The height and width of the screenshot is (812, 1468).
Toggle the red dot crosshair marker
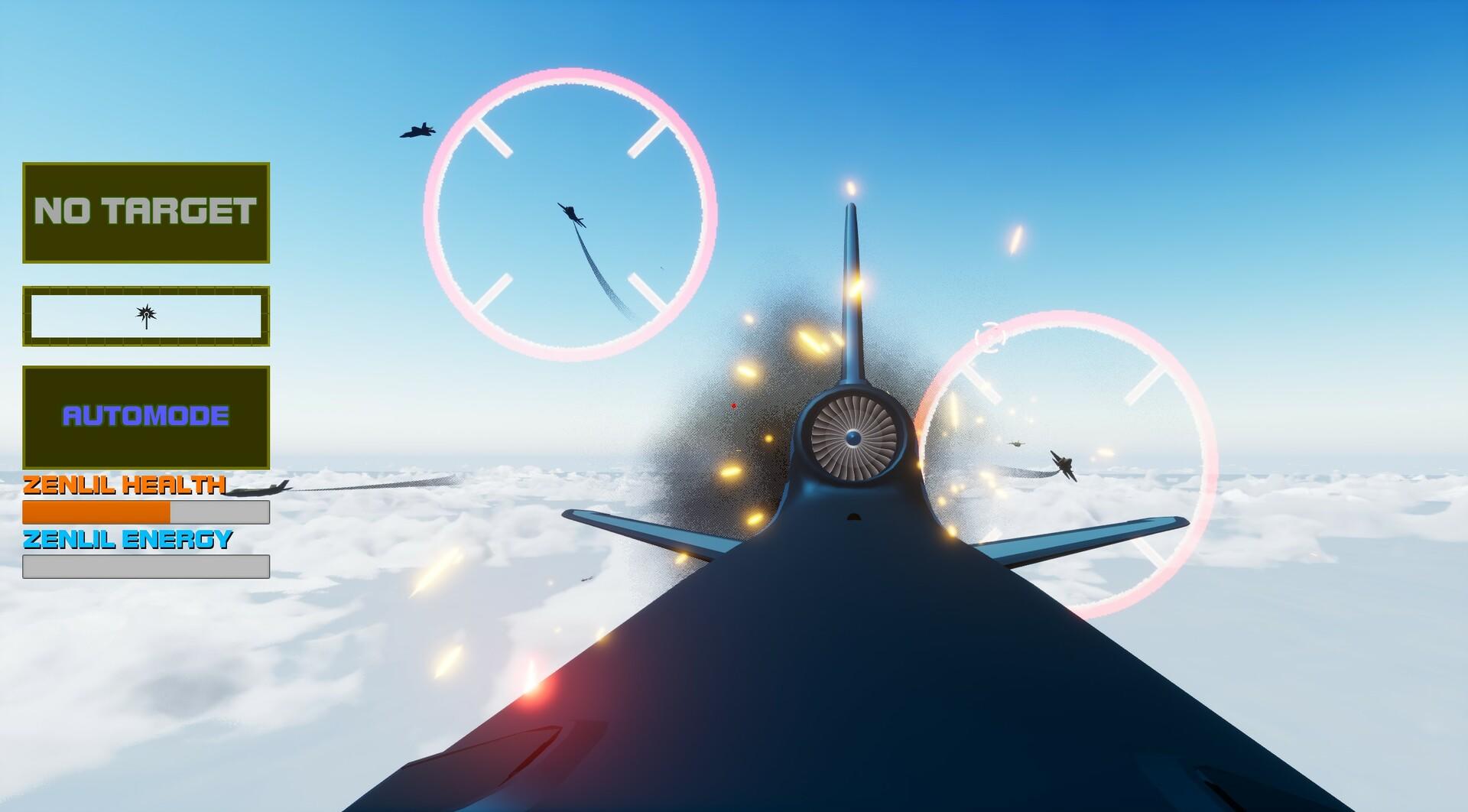point(733,405)
